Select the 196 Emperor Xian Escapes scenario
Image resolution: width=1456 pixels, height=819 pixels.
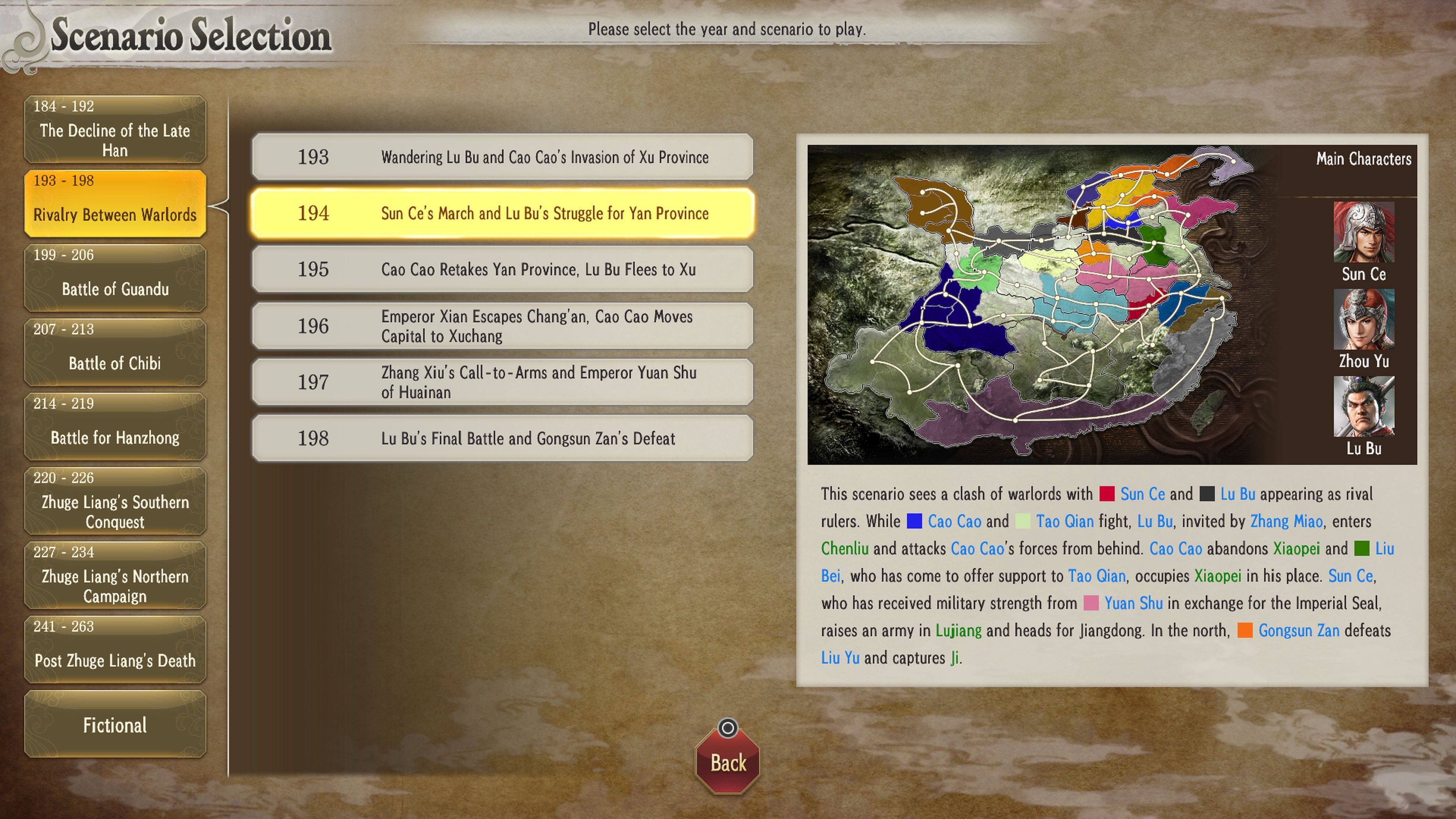(502, 326)
